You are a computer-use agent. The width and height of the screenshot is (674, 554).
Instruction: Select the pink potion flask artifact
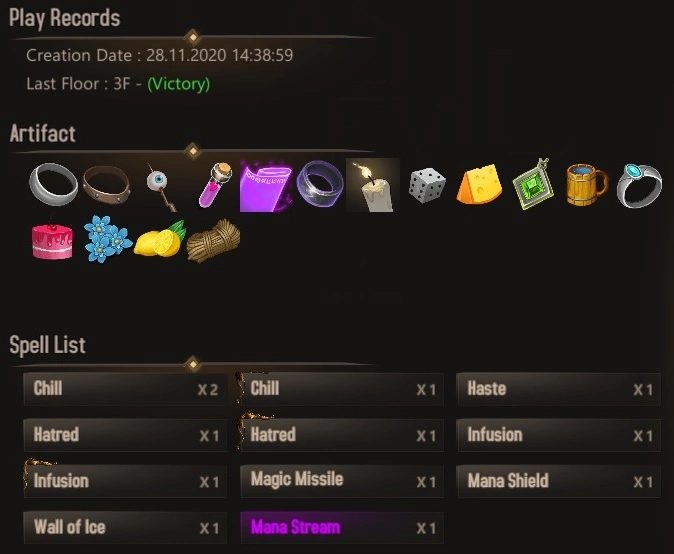point(211,185)
